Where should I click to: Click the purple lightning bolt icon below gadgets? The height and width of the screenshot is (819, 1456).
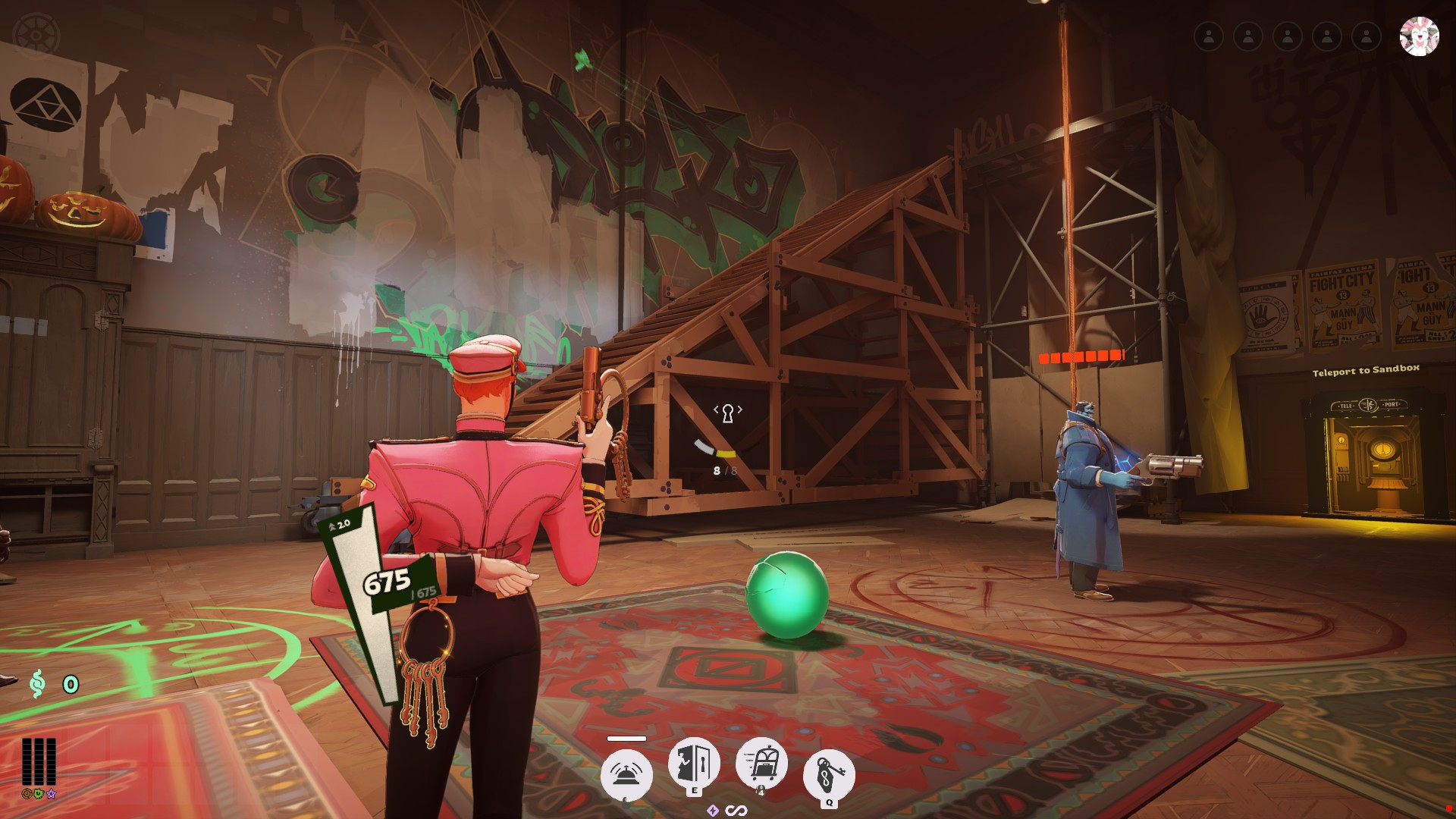[x=711, y=809]
